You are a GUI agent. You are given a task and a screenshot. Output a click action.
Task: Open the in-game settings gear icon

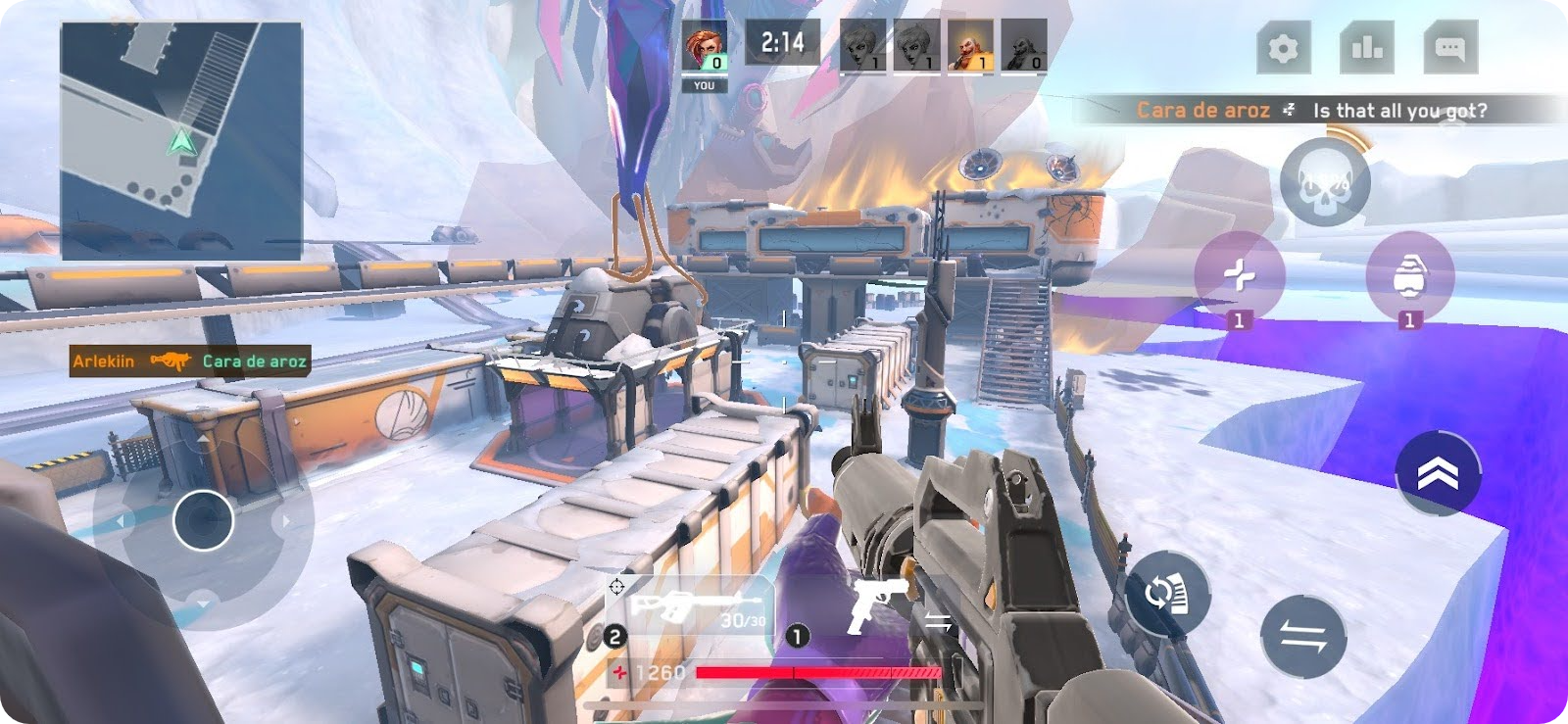click(x=1286, y=46)
